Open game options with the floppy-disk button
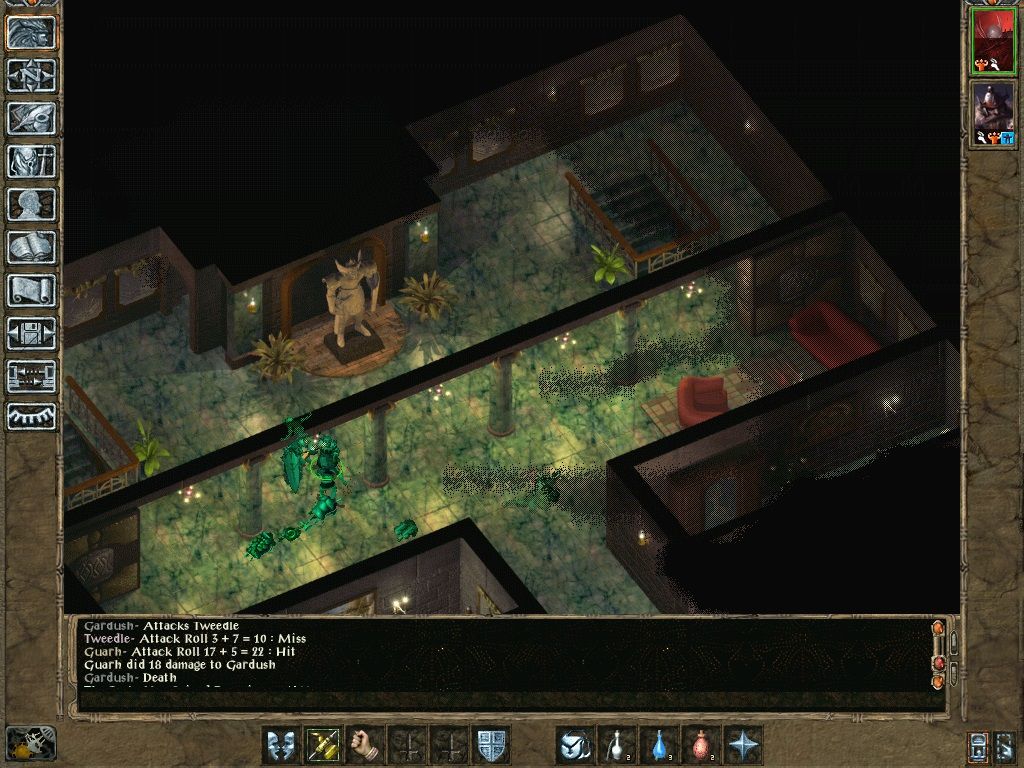 [32, 333]
